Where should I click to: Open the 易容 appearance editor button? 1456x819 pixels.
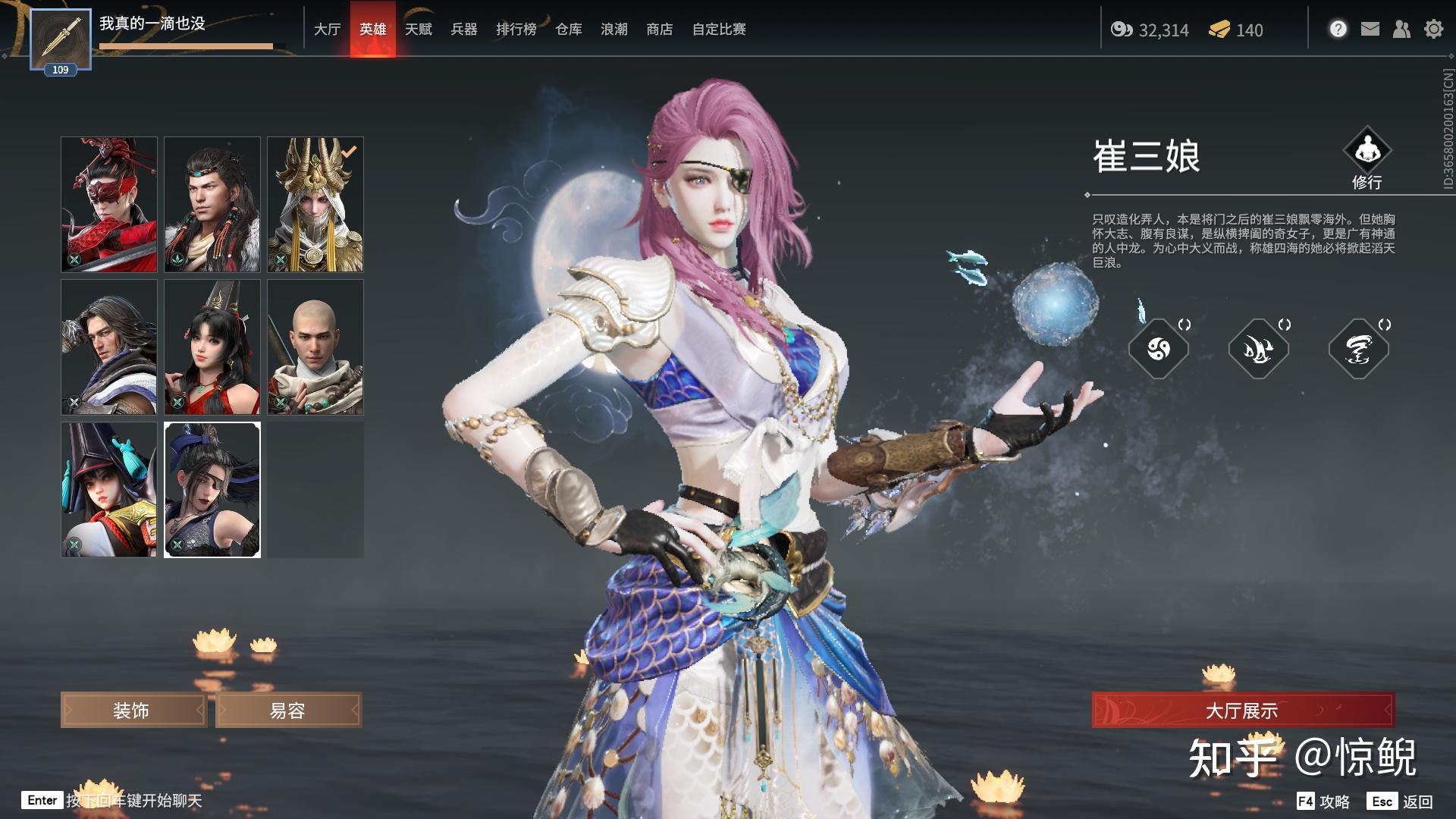(x=288, y=711)
